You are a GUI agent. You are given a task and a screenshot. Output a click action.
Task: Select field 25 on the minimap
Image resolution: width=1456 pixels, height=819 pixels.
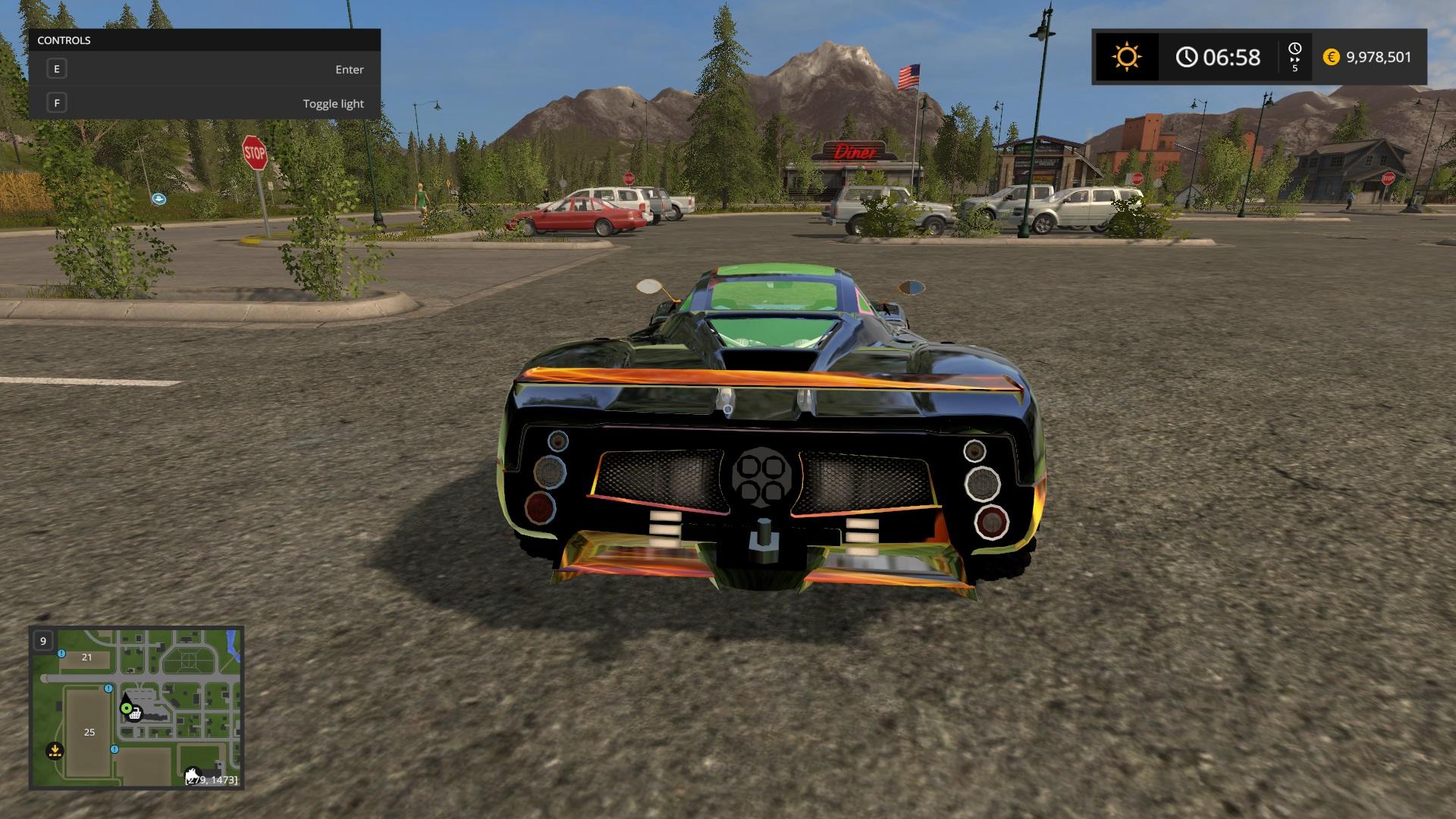click(x=89, y=732)
